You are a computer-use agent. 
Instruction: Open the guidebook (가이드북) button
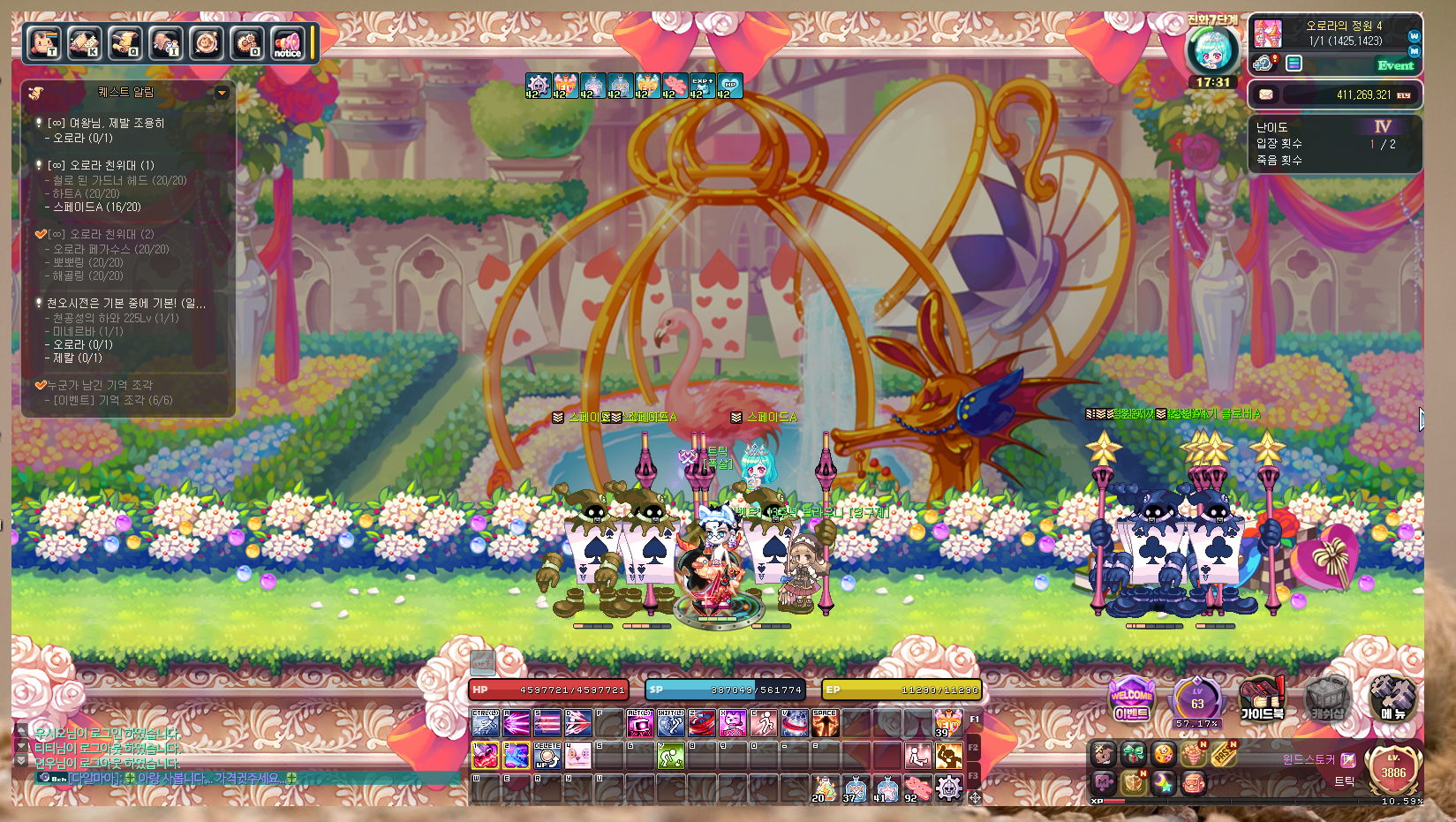pos(1262,700)
